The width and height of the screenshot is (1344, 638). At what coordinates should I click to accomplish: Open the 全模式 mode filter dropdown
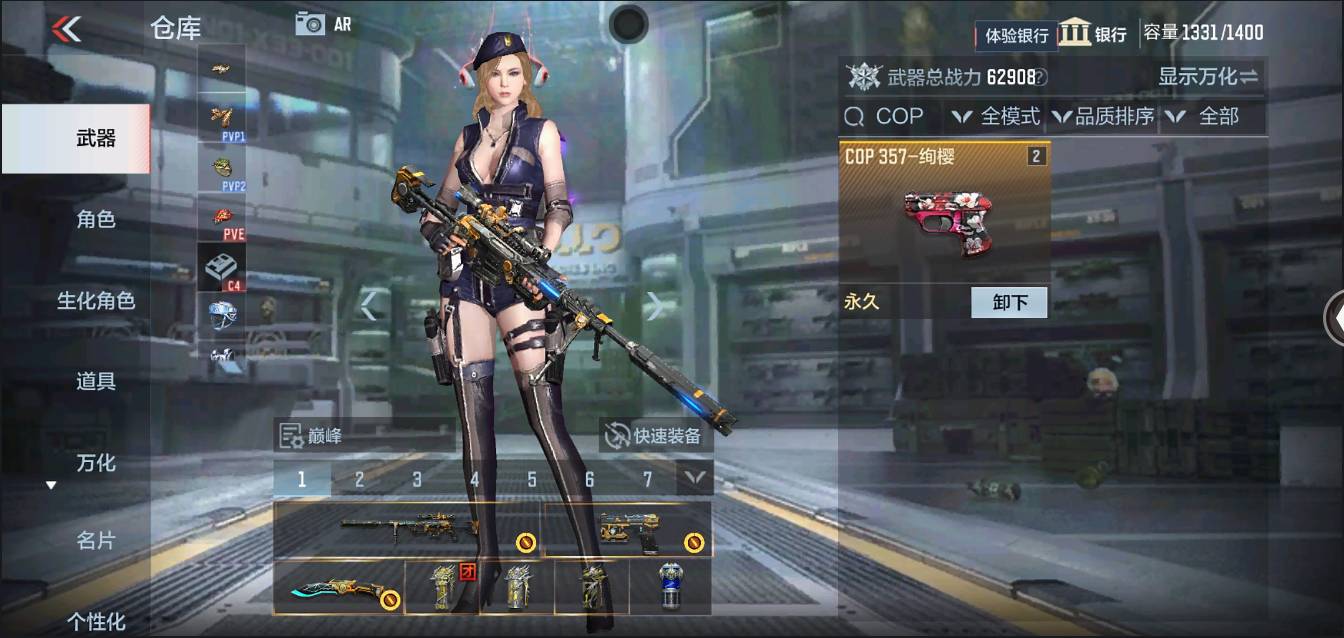point(996,116)
